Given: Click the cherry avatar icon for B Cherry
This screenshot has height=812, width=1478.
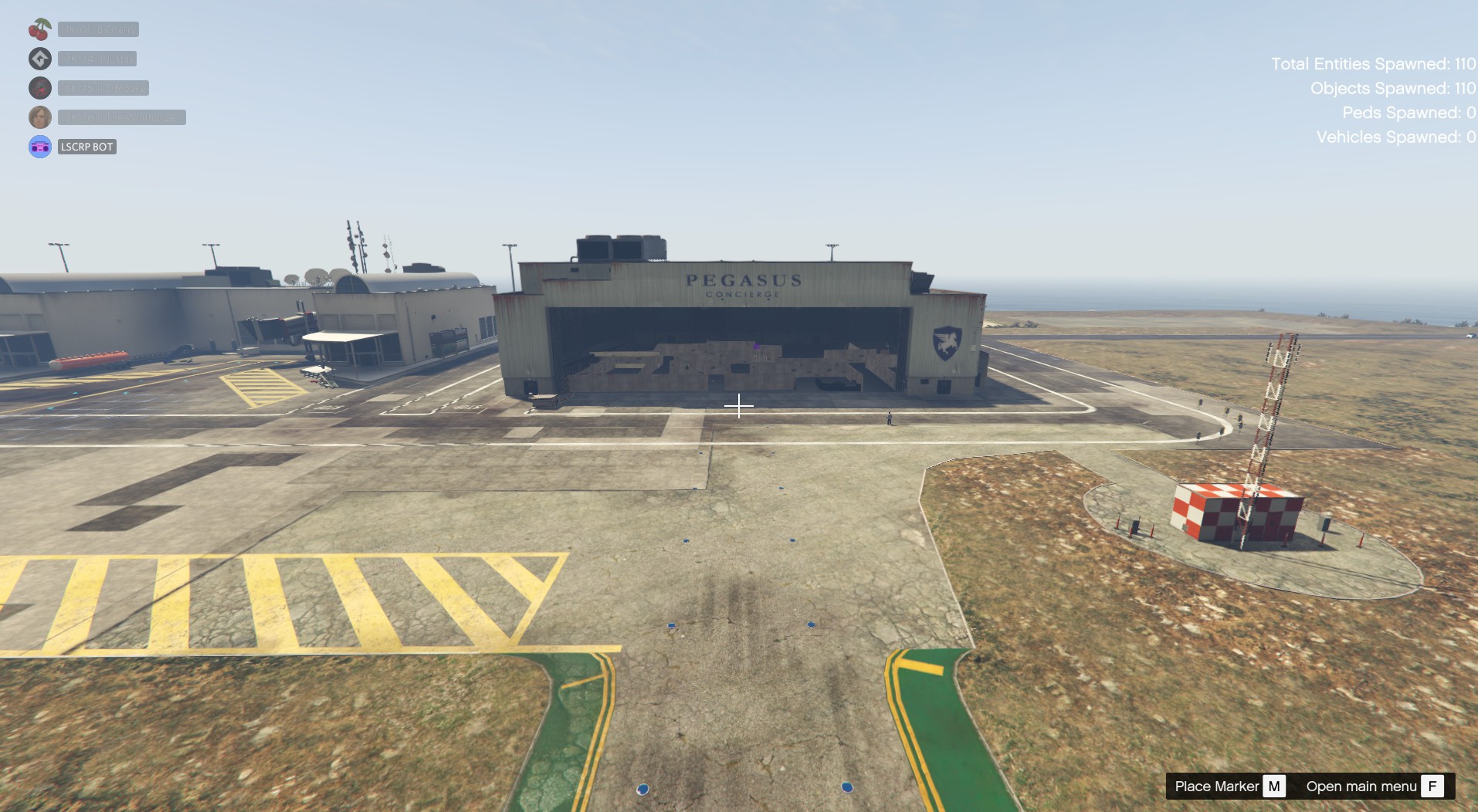Looking at the screenshot, I should (x=39, y=29).
